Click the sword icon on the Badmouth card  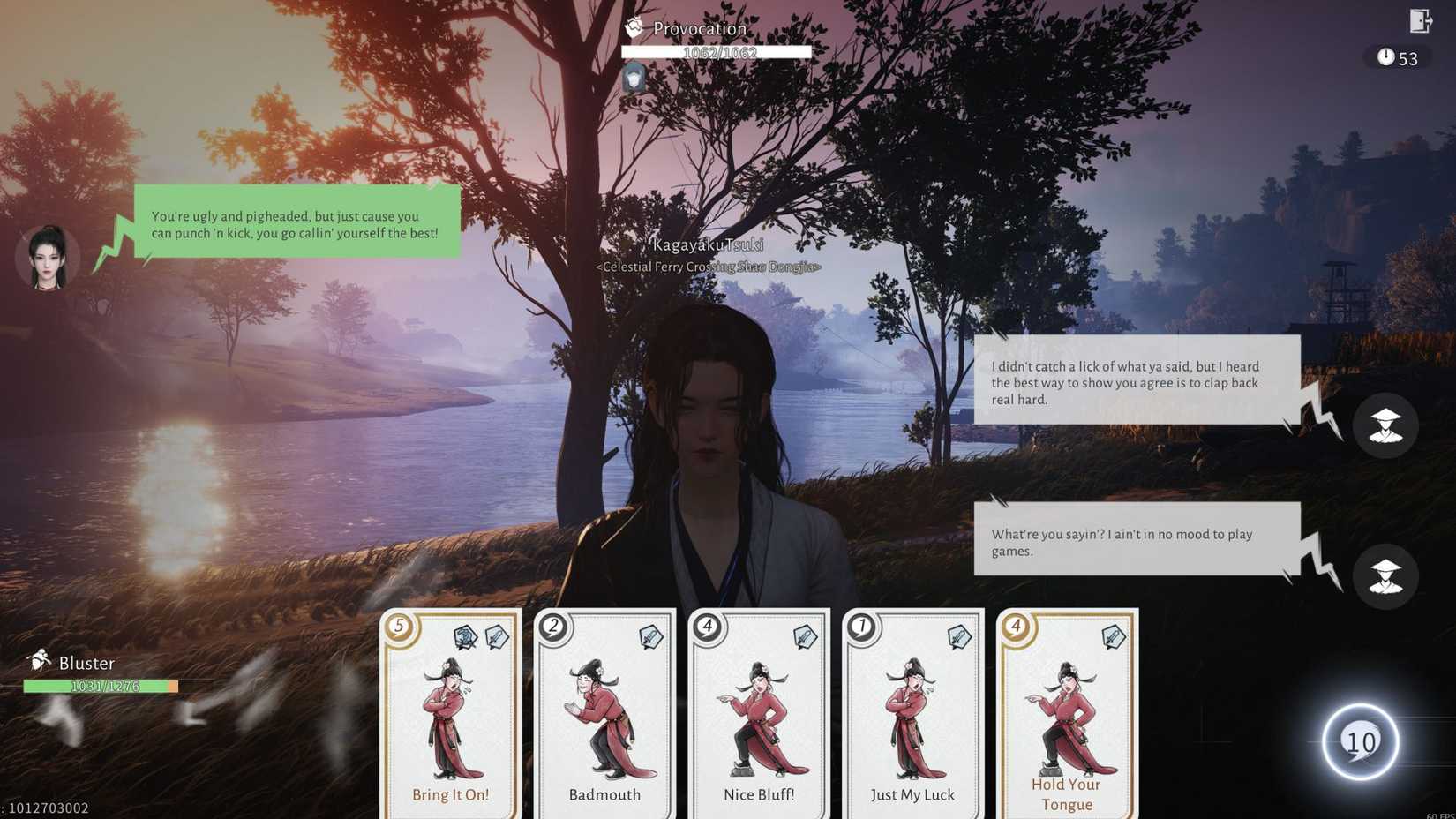(x=649, y=637)
